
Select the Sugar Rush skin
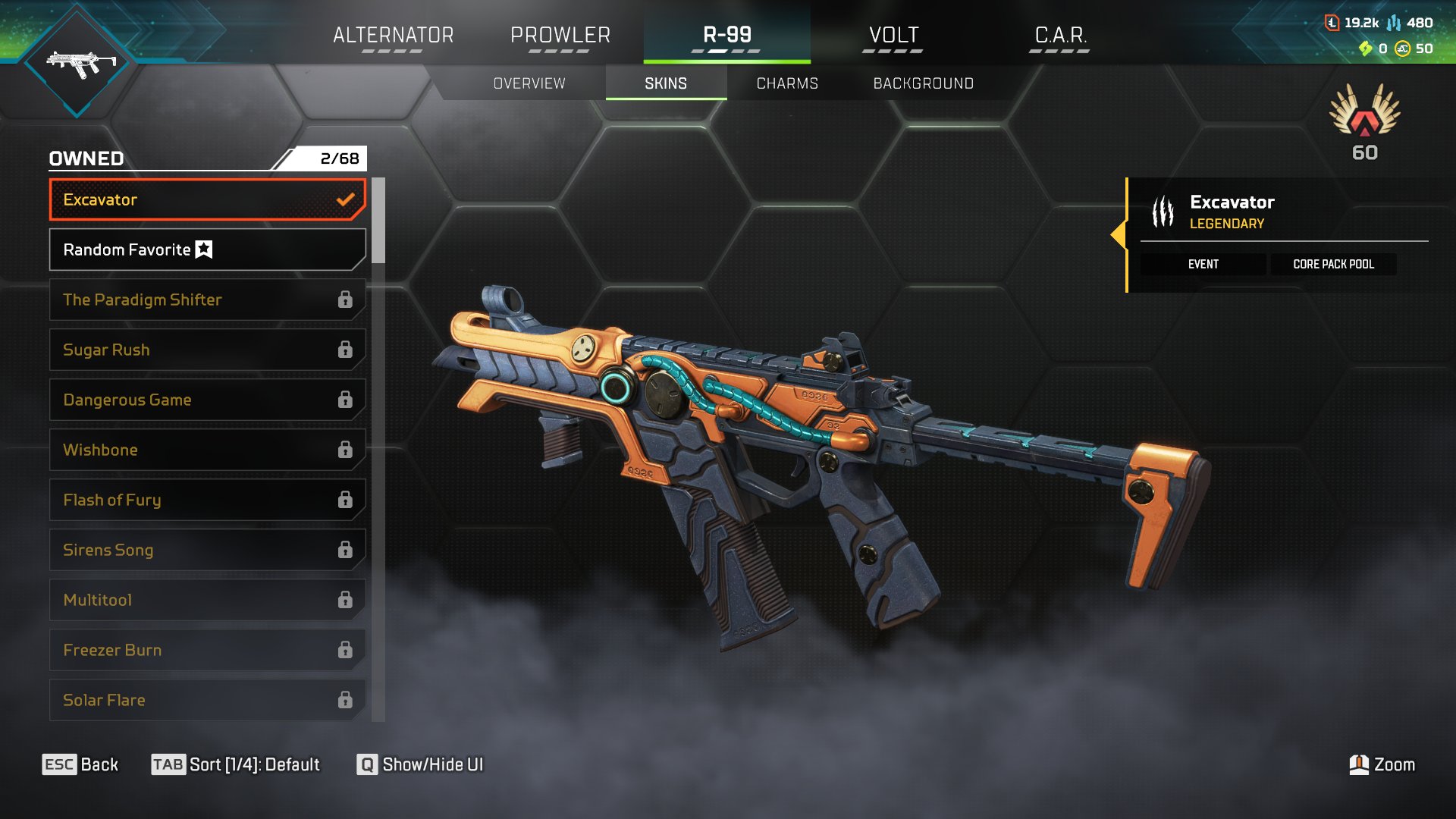pos(207,350)
